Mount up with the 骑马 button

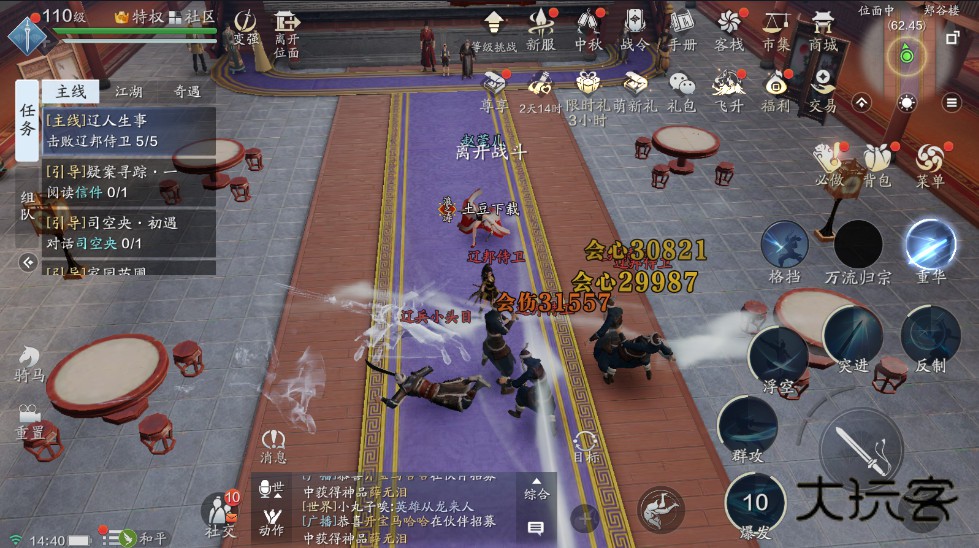click(29, 363)
